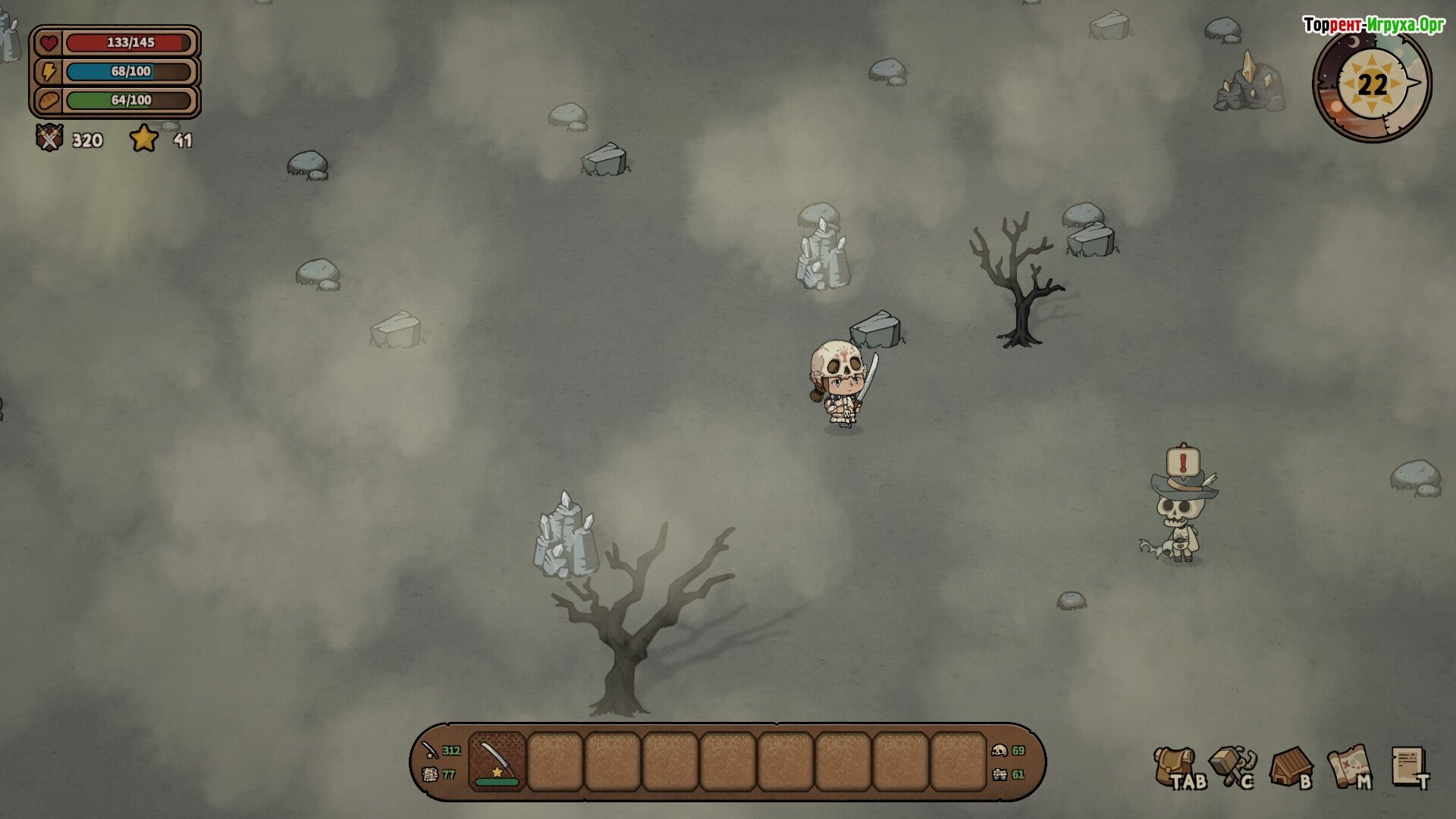Image resolution: width=1456 pixels, height=819 pixels.
Task: Open the paper notes journal
Action: pyautogui.click(x=1408, y=766)
